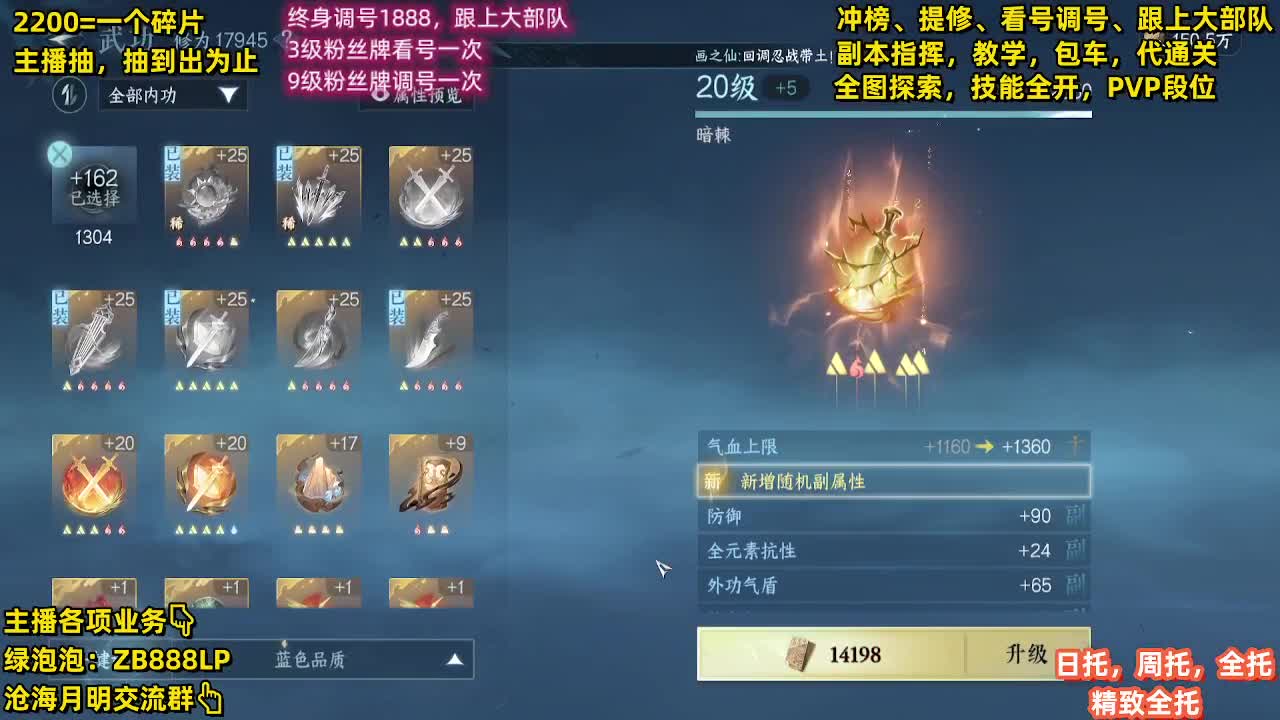
Task: Open the 全部内功 filter dropdown
Action: coord(170,95)
